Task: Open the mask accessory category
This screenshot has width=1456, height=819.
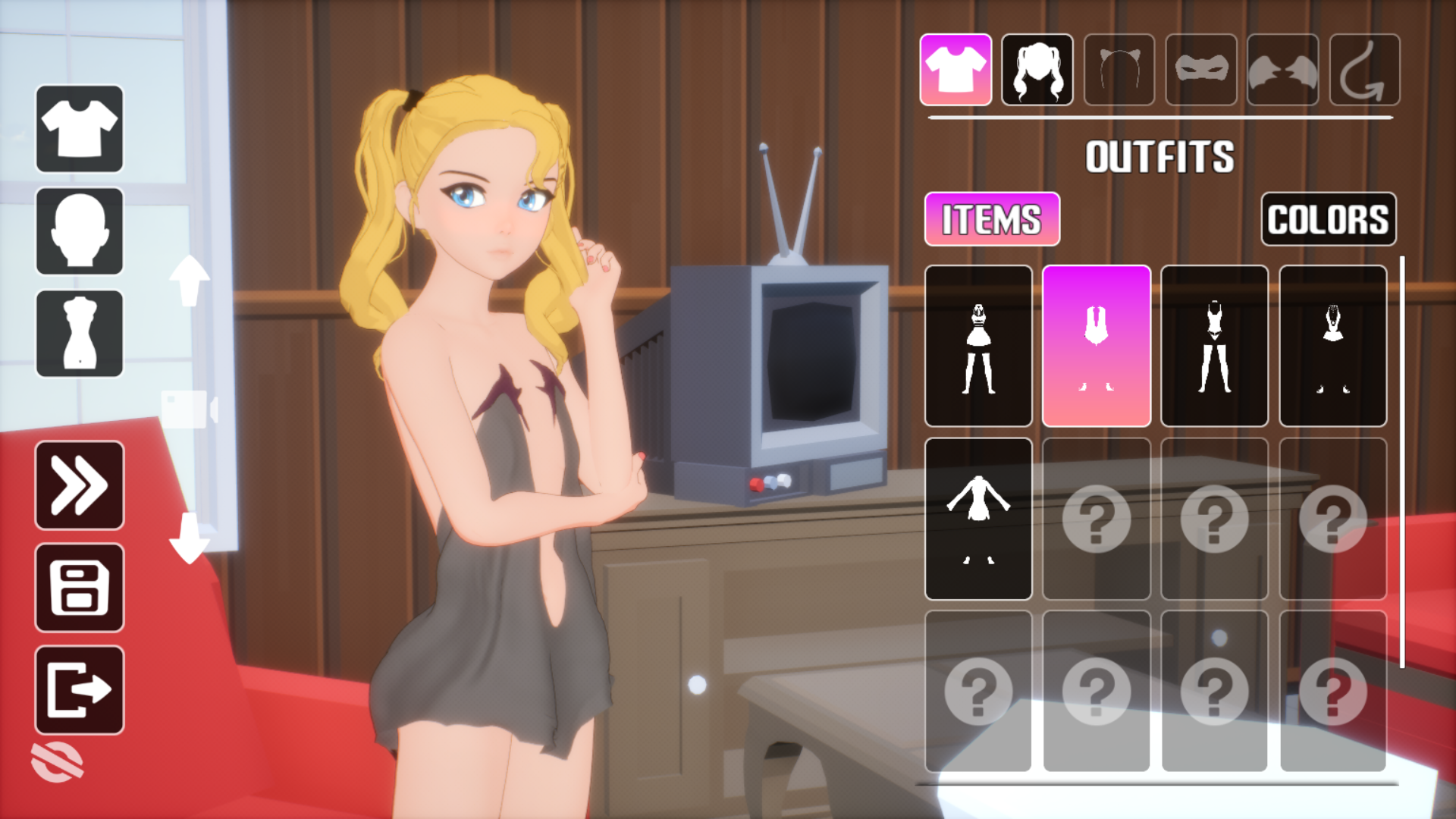Action: coord(1201,71)
